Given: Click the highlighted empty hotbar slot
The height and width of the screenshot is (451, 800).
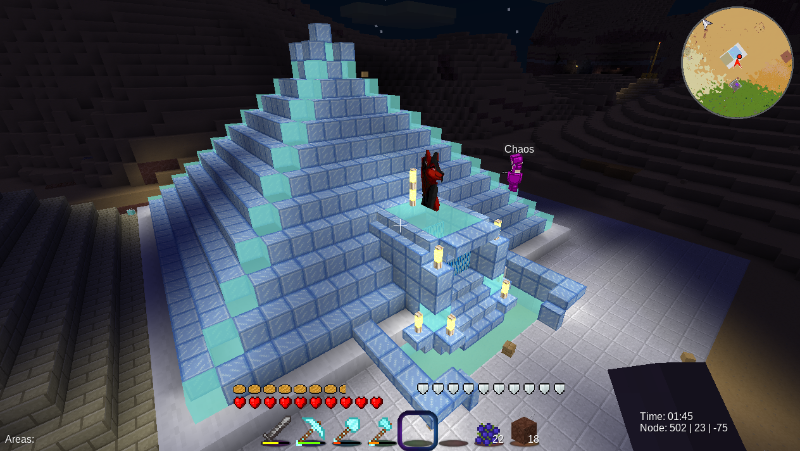Looking at the screenshot, I should [417, 431].
